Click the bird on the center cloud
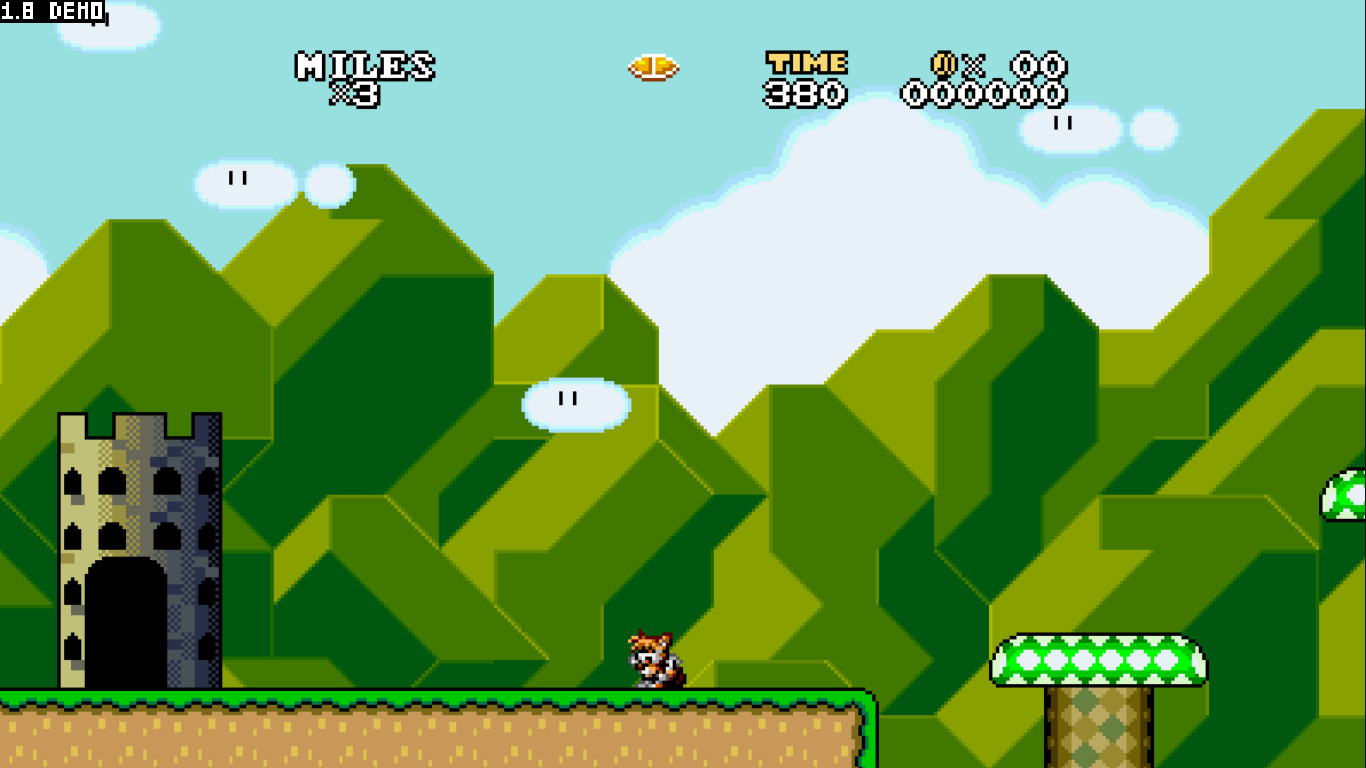 [568, 398]
